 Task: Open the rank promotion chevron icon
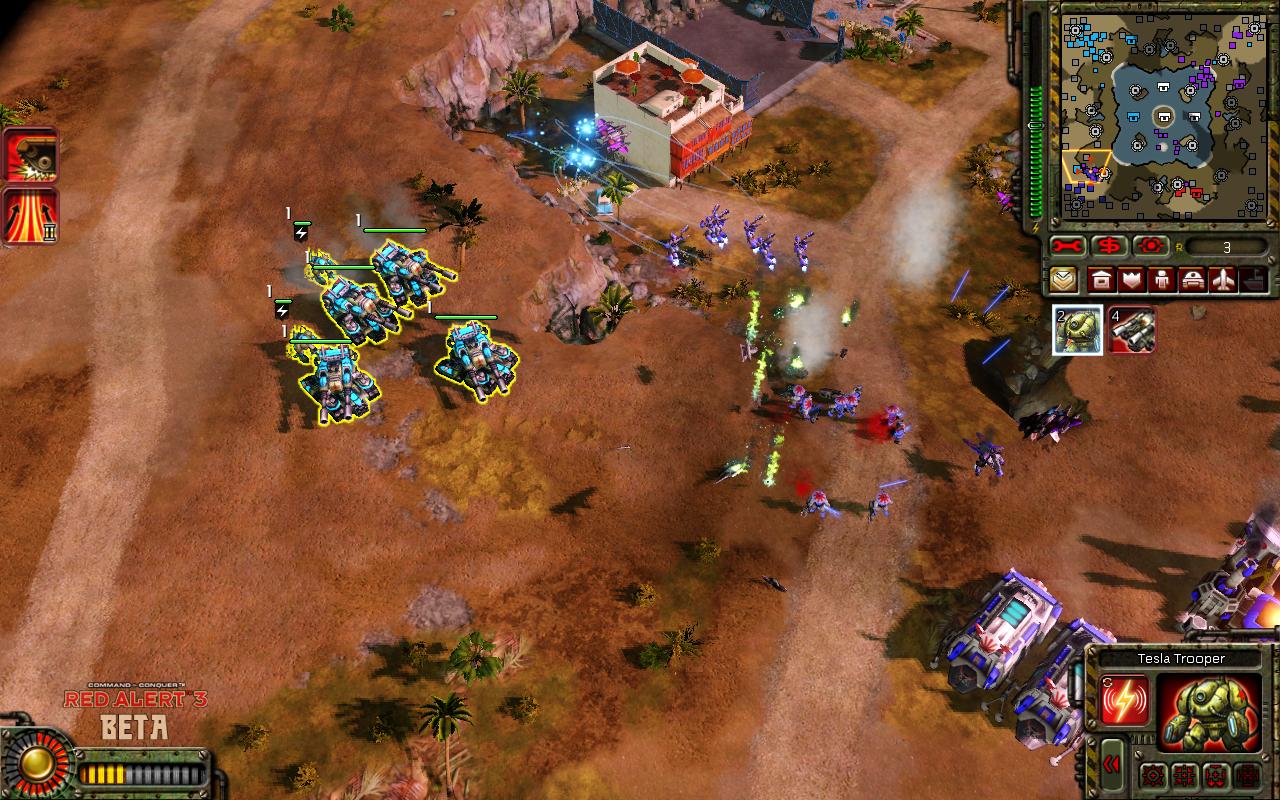tap(1063, 280)
